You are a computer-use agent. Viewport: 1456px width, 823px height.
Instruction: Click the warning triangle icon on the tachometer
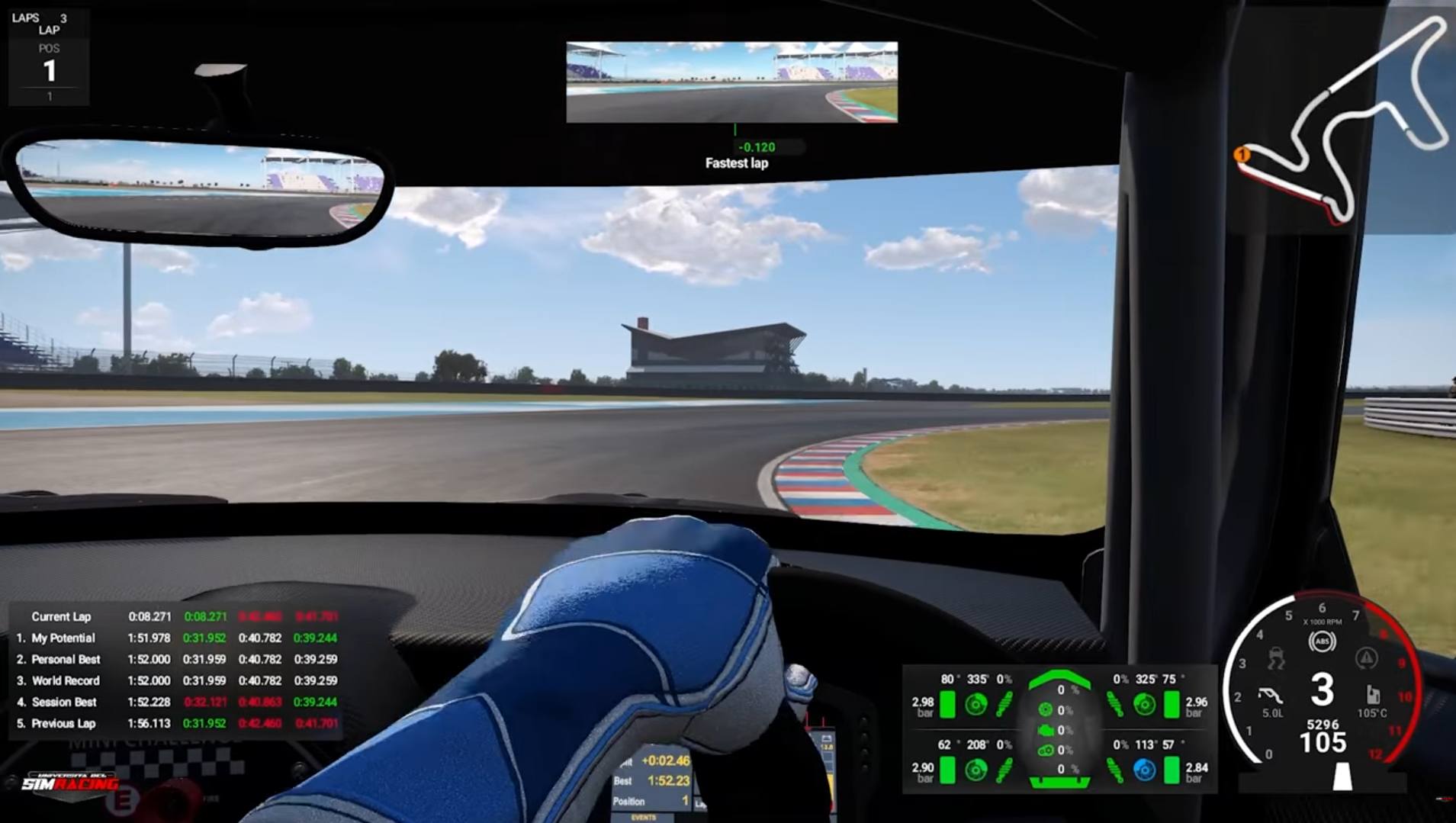tap(1366, 657)
